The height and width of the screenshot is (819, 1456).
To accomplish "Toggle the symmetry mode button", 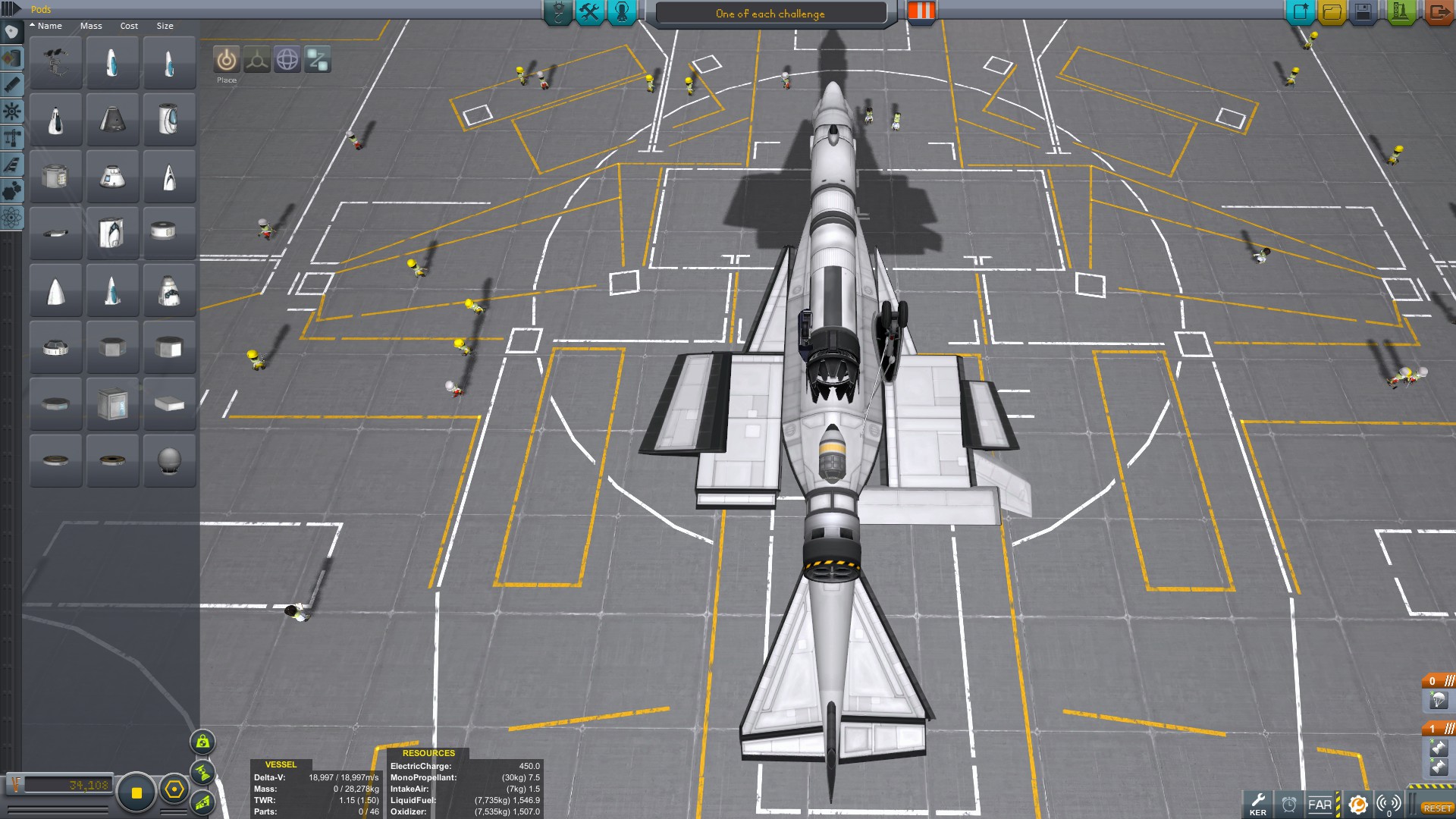I will tap(136, 792).
